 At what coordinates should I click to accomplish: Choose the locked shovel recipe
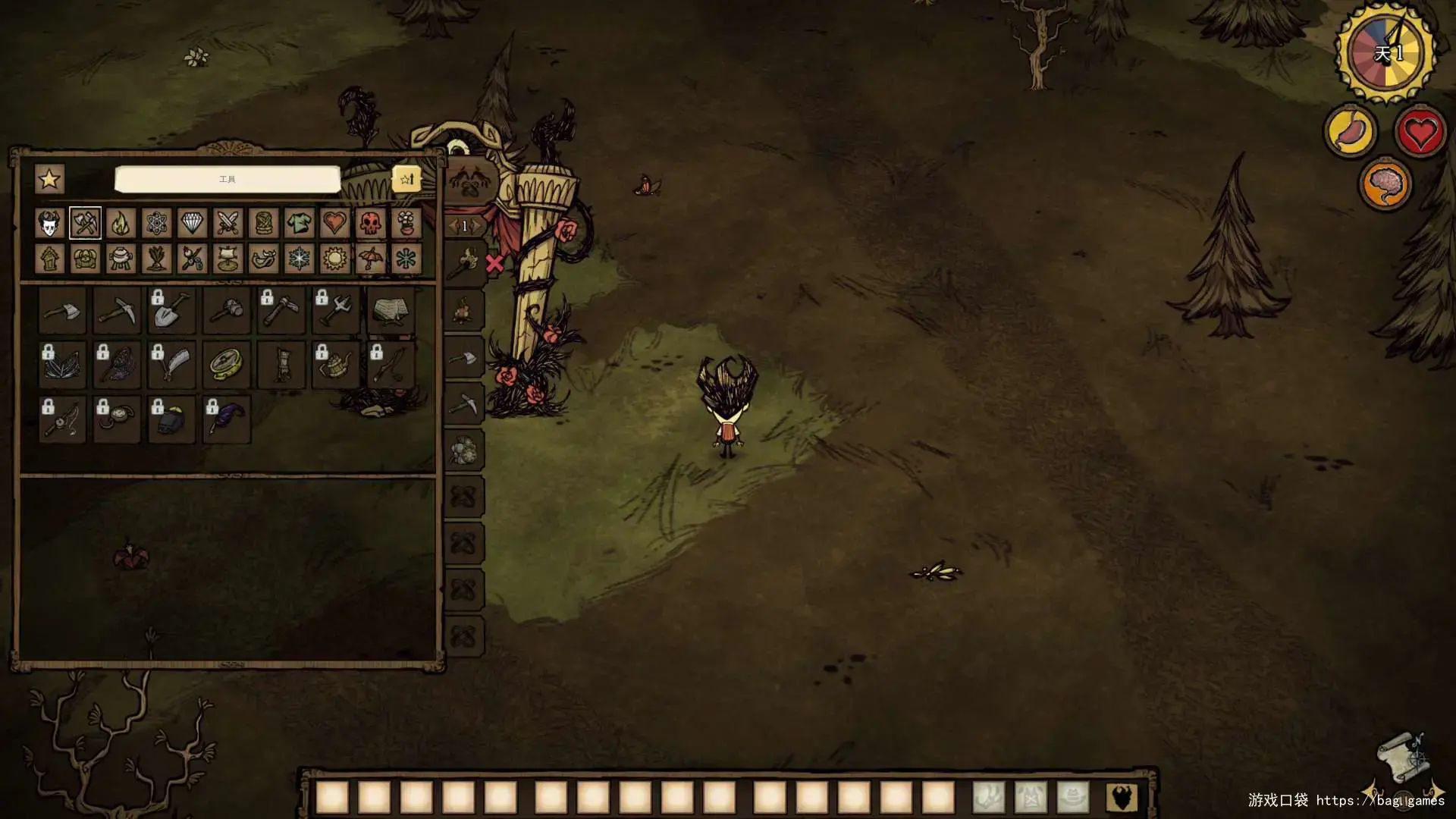pos(172,310)
